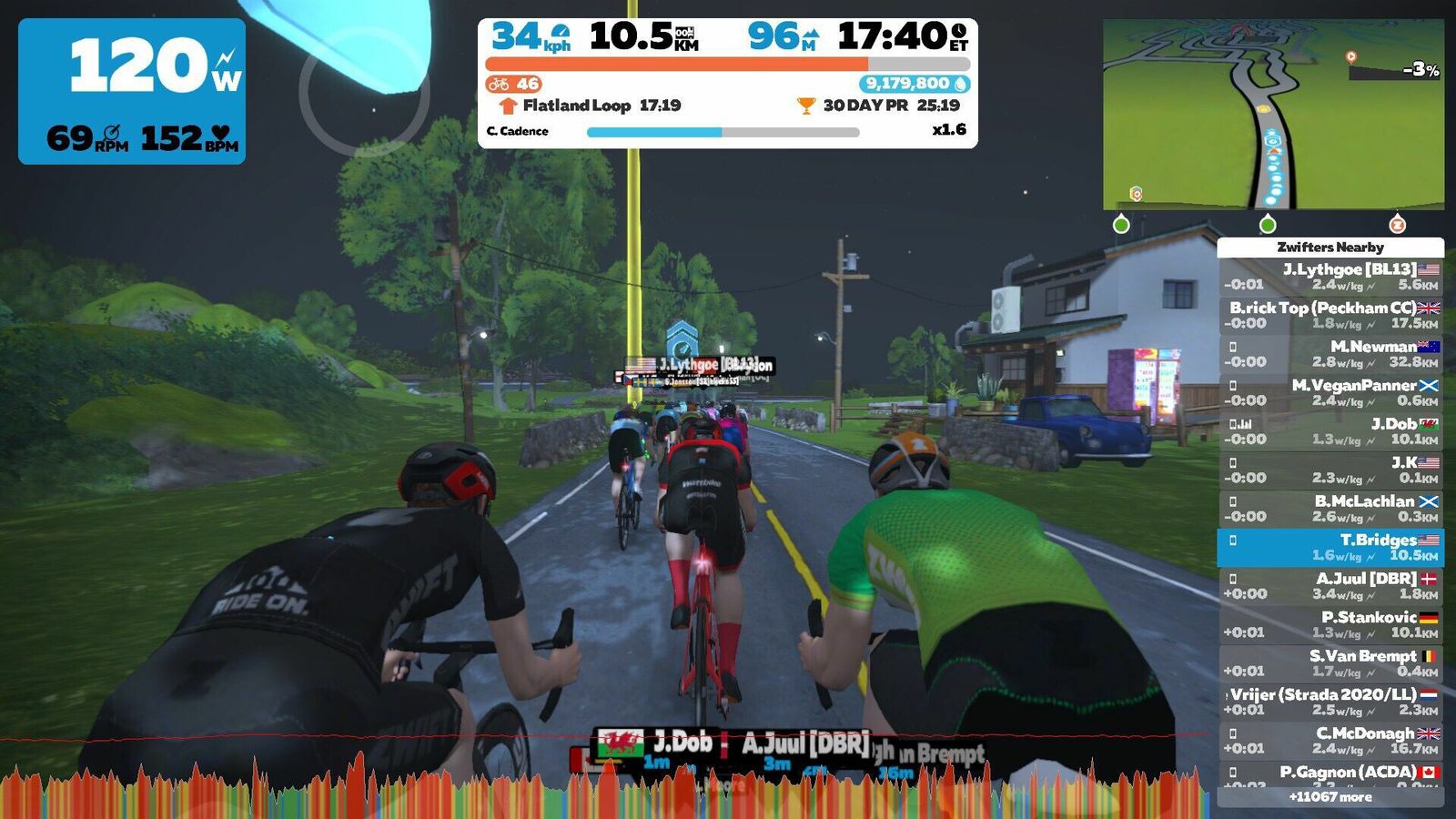Select J.Dob row in Zwifters Nearby list
1456x819 pixels.
(x=1330, y=431)
